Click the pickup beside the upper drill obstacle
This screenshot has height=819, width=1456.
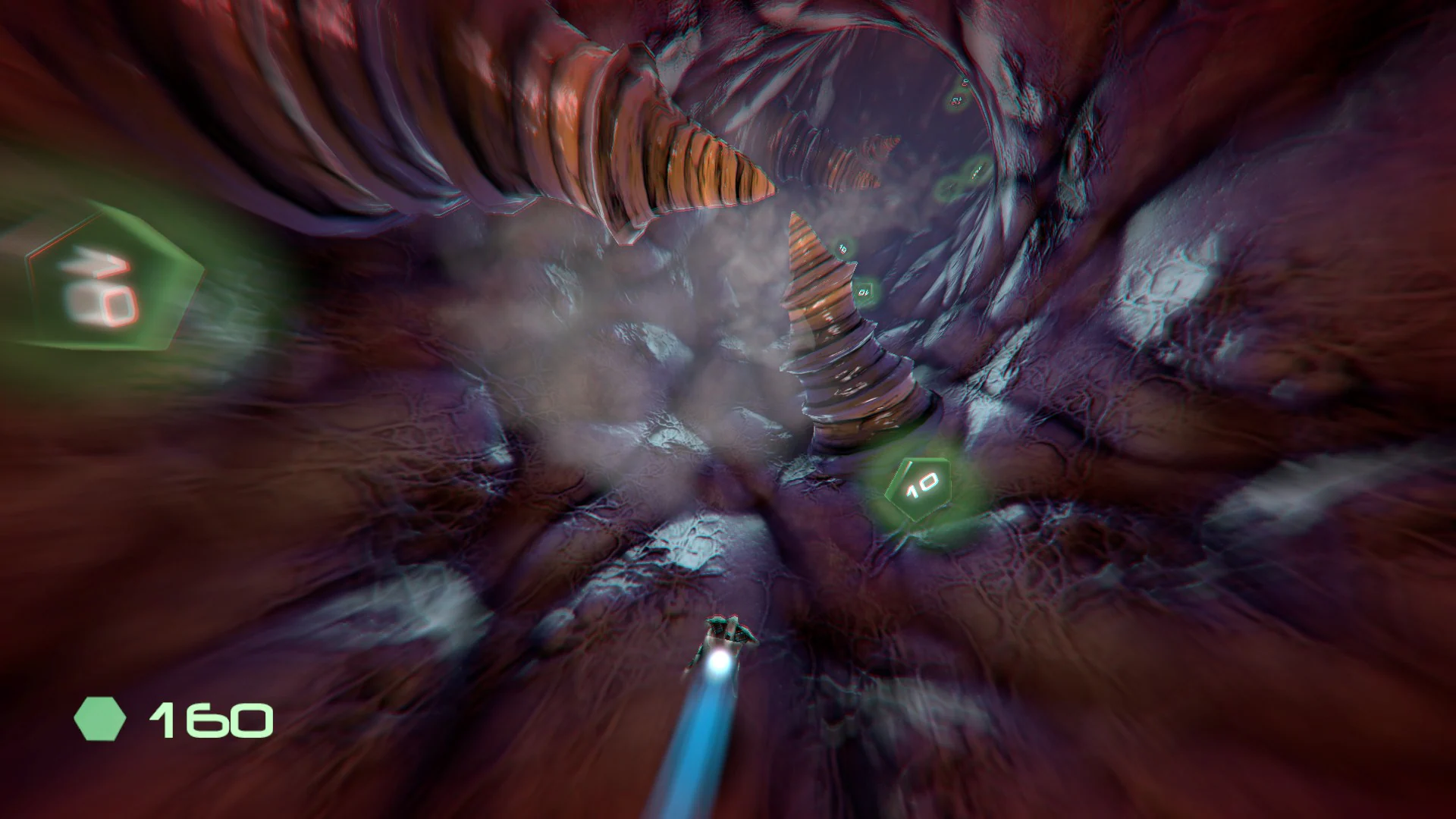pyautogui.click(x=864, y=290)
